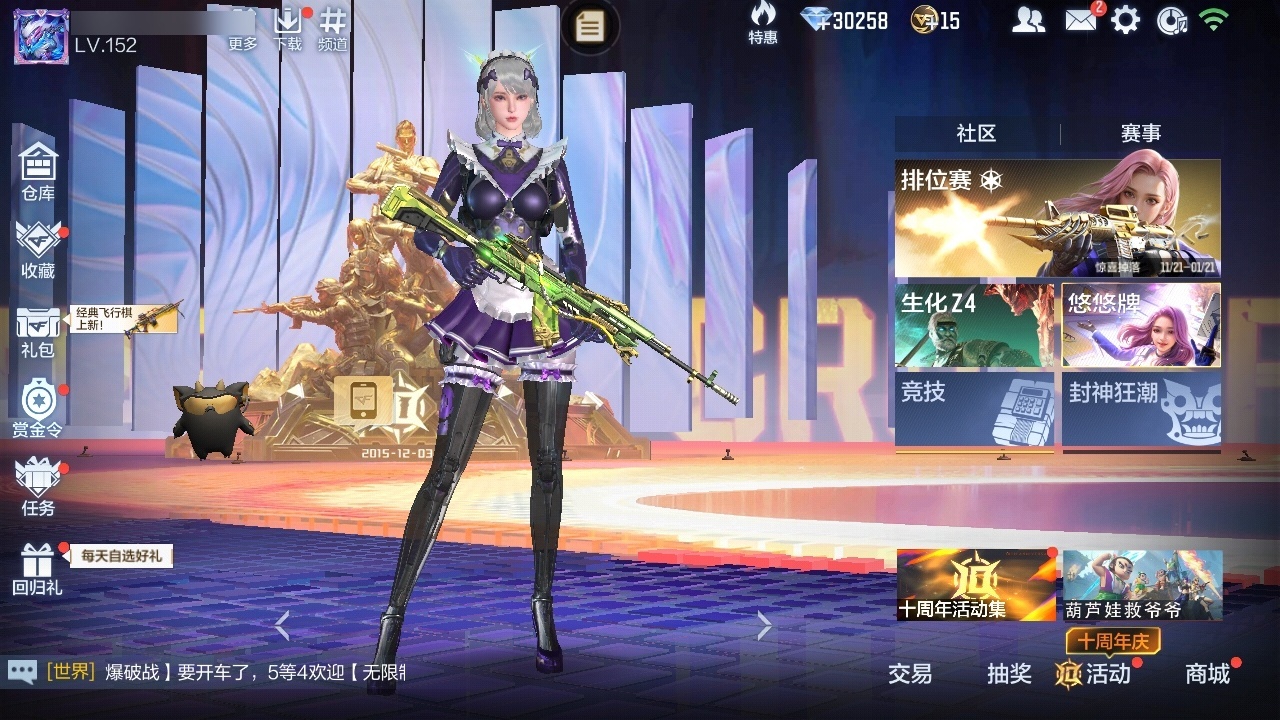Choose the 竞技 competitive mode tile
This screenshot has height=720, width=1280.
974,409
